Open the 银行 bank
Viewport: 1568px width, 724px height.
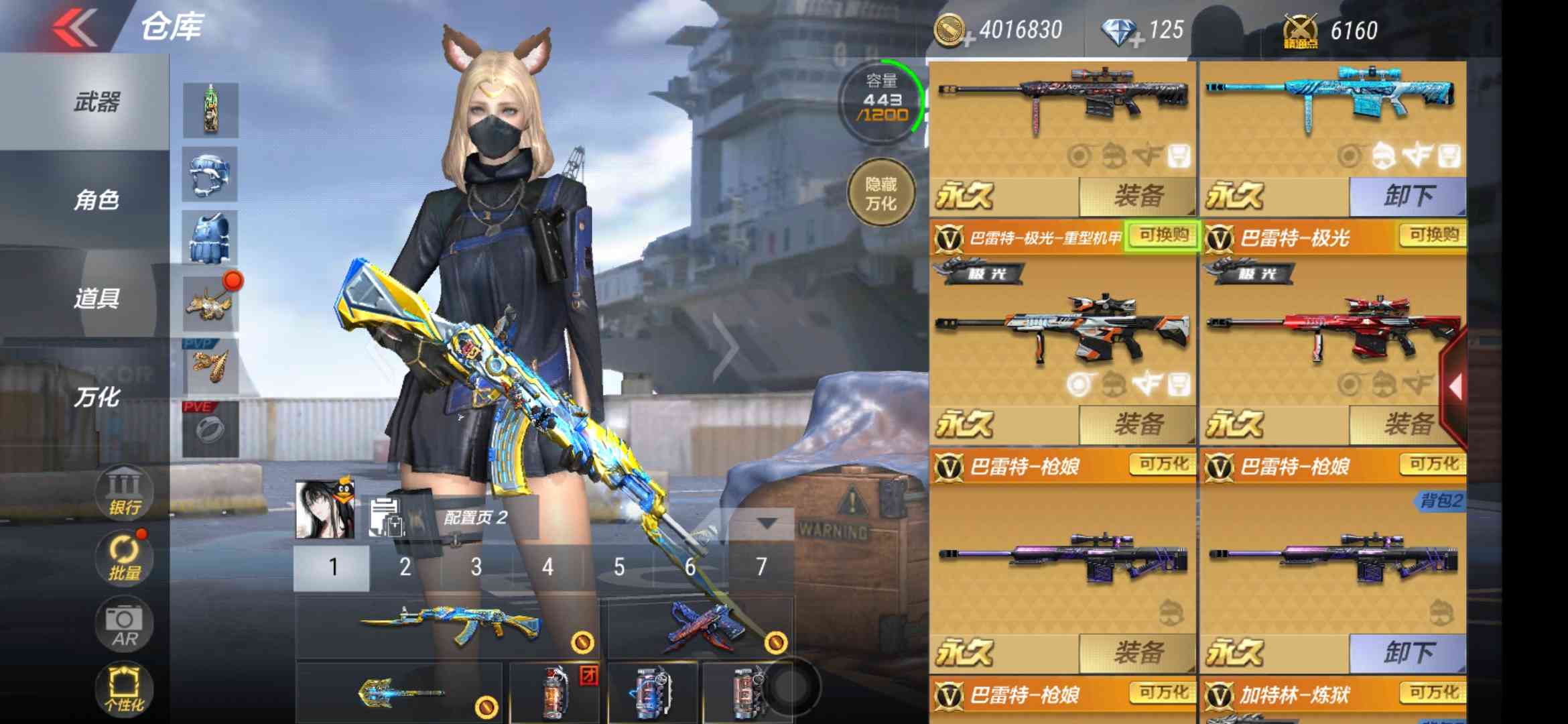tap(125, 493)
